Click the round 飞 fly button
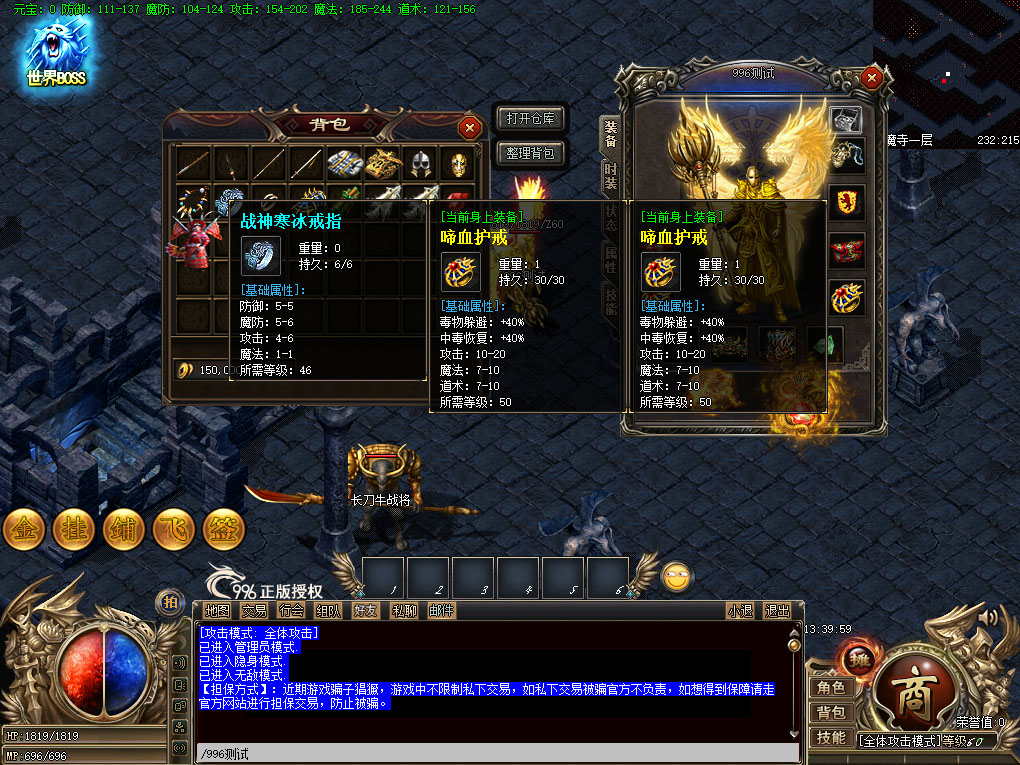This screenshot has width=1020, height=765. tap(174, 529)
